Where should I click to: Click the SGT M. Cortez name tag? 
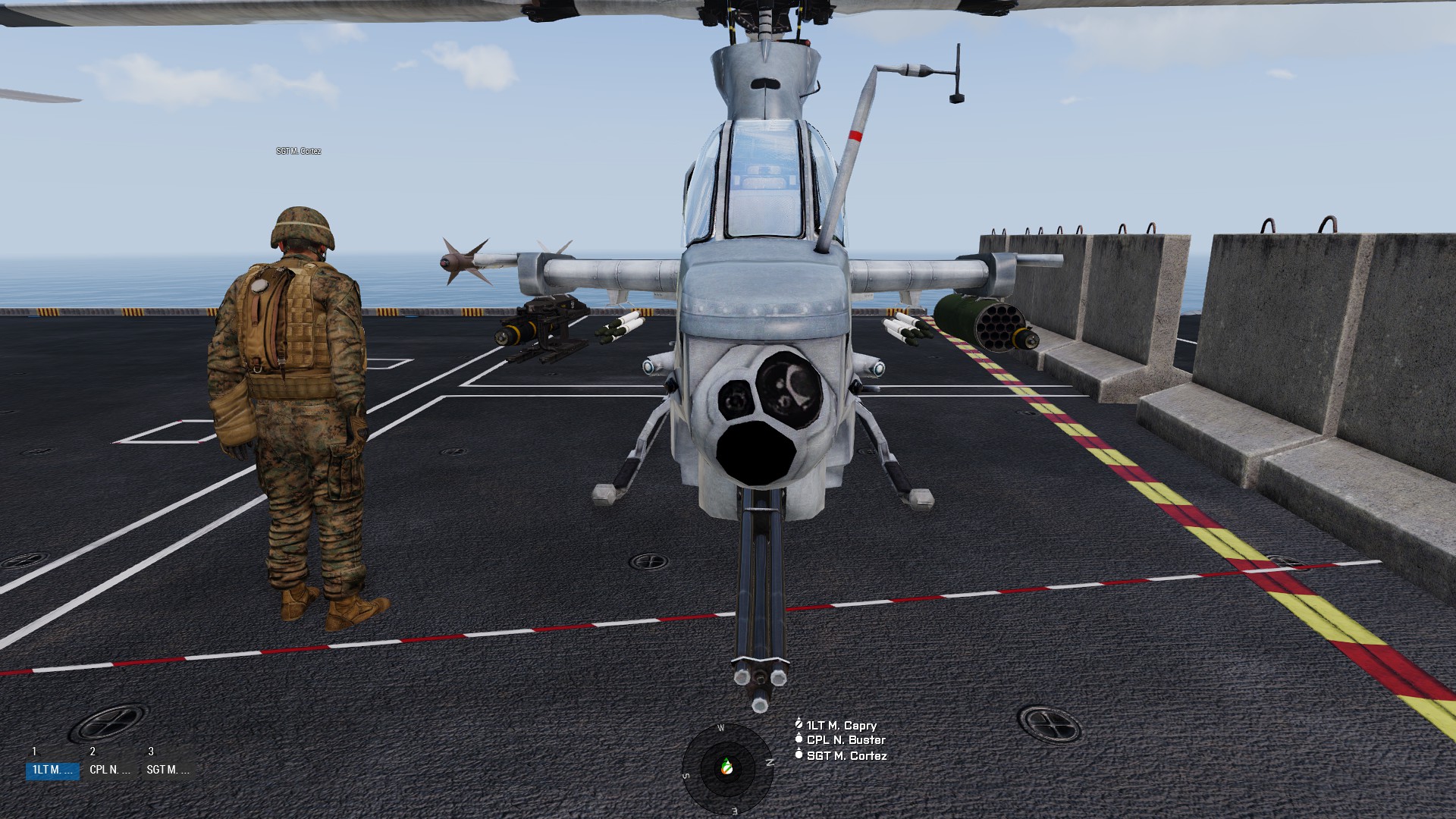[299, 152]
